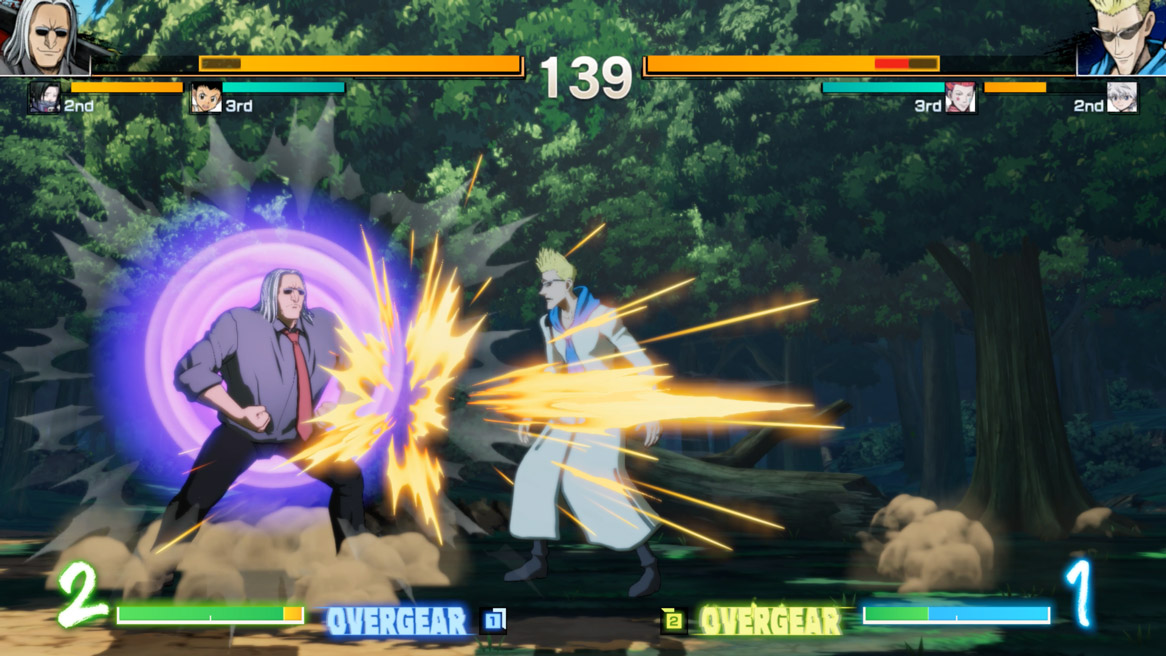Select the blond sunglasses fighter portrait

click(x=1122, y=37)
